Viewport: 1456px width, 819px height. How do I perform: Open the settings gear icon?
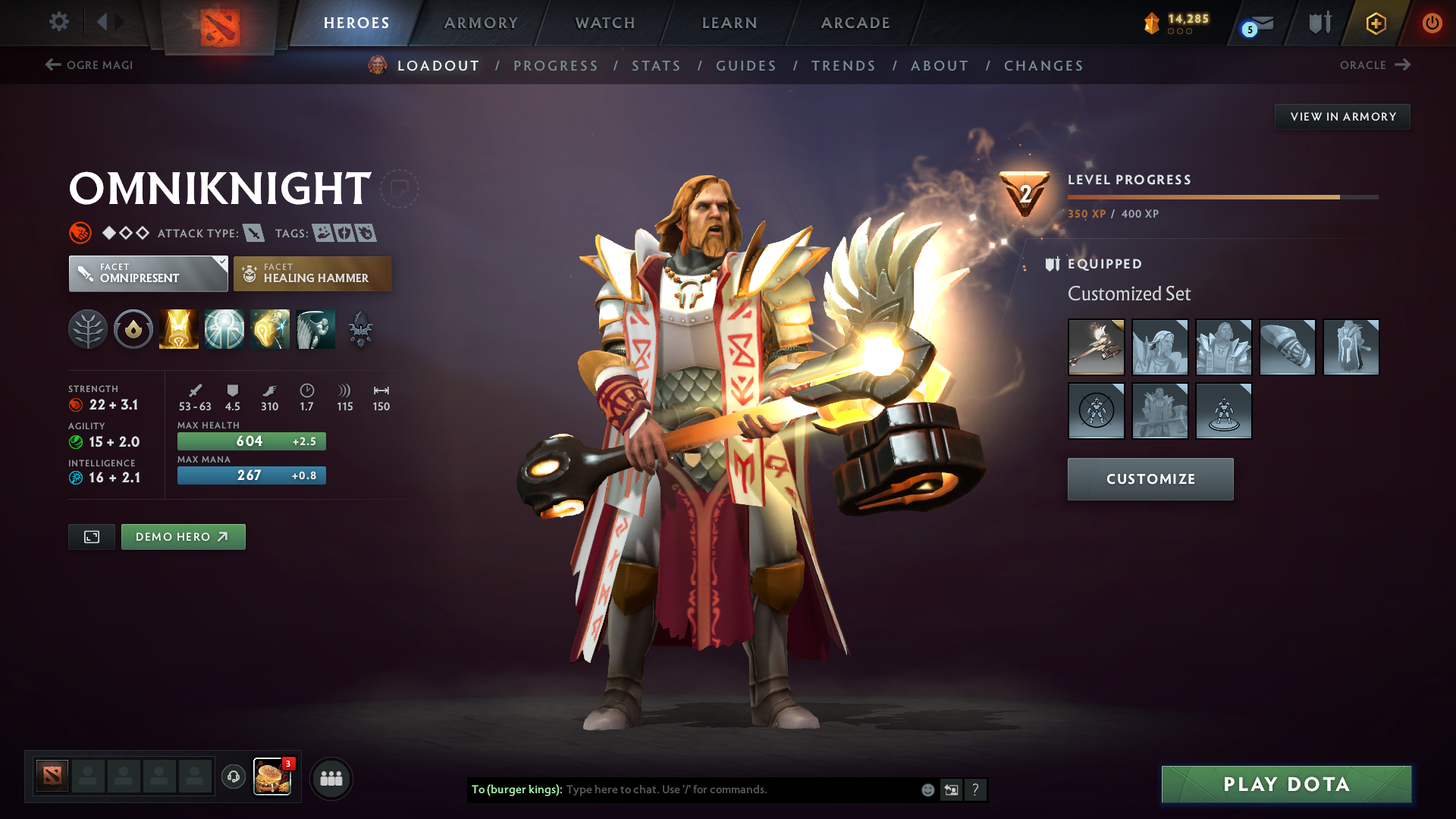point(58,22)
